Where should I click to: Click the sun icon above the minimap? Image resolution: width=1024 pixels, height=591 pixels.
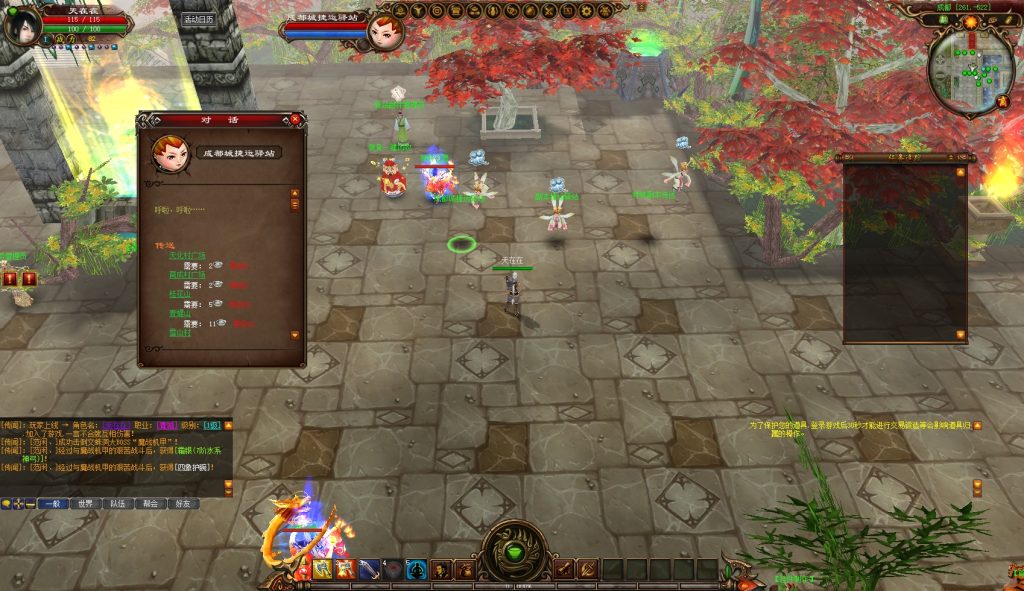tap(971, 20)
